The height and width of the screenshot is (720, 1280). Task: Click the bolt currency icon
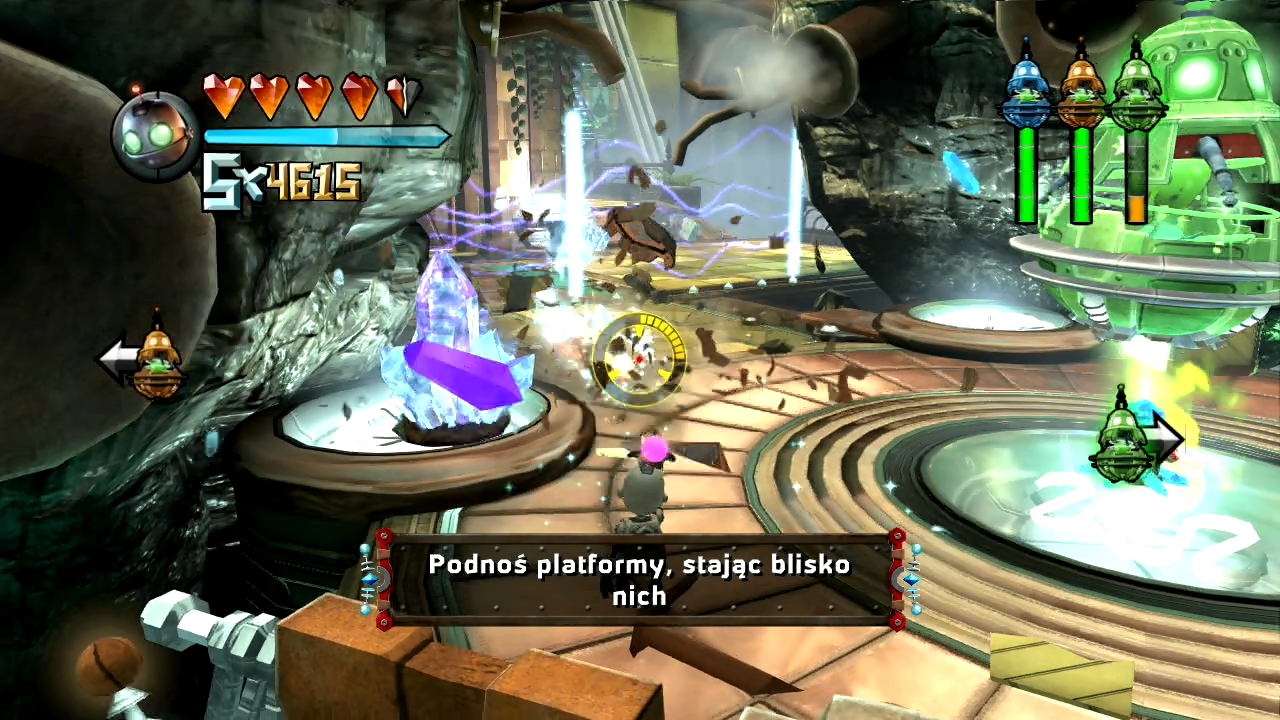click(x=220, y=182)
